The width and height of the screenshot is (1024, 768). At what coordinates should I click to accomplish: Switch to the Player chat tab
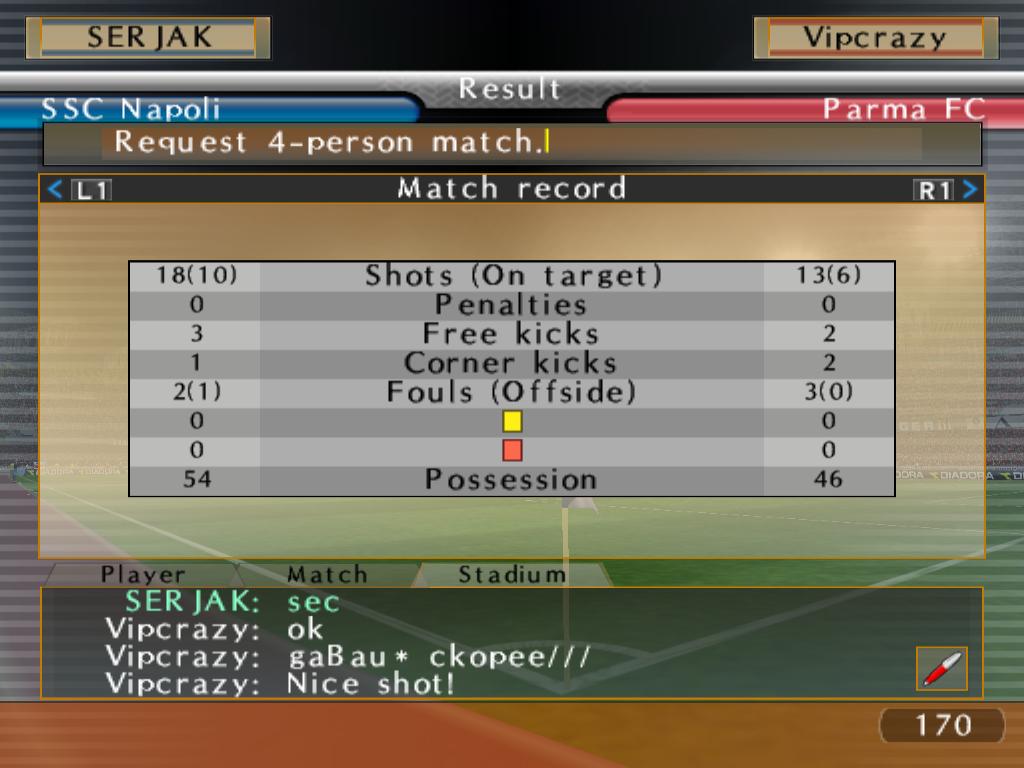[x=143, y=574]
